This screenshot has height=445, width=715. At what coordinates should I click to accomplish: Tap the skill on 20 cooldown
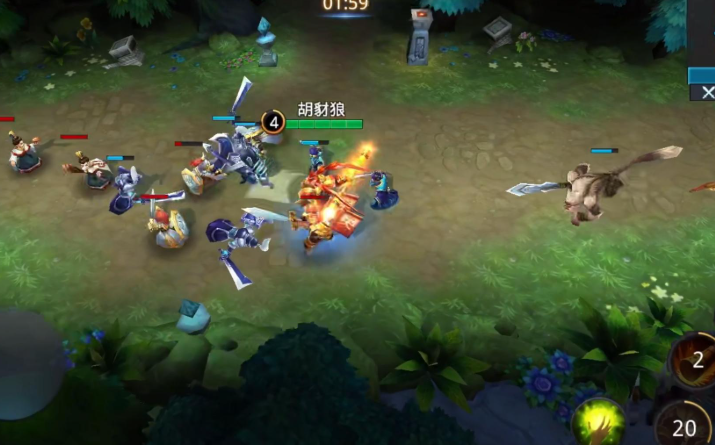point(686,424)
